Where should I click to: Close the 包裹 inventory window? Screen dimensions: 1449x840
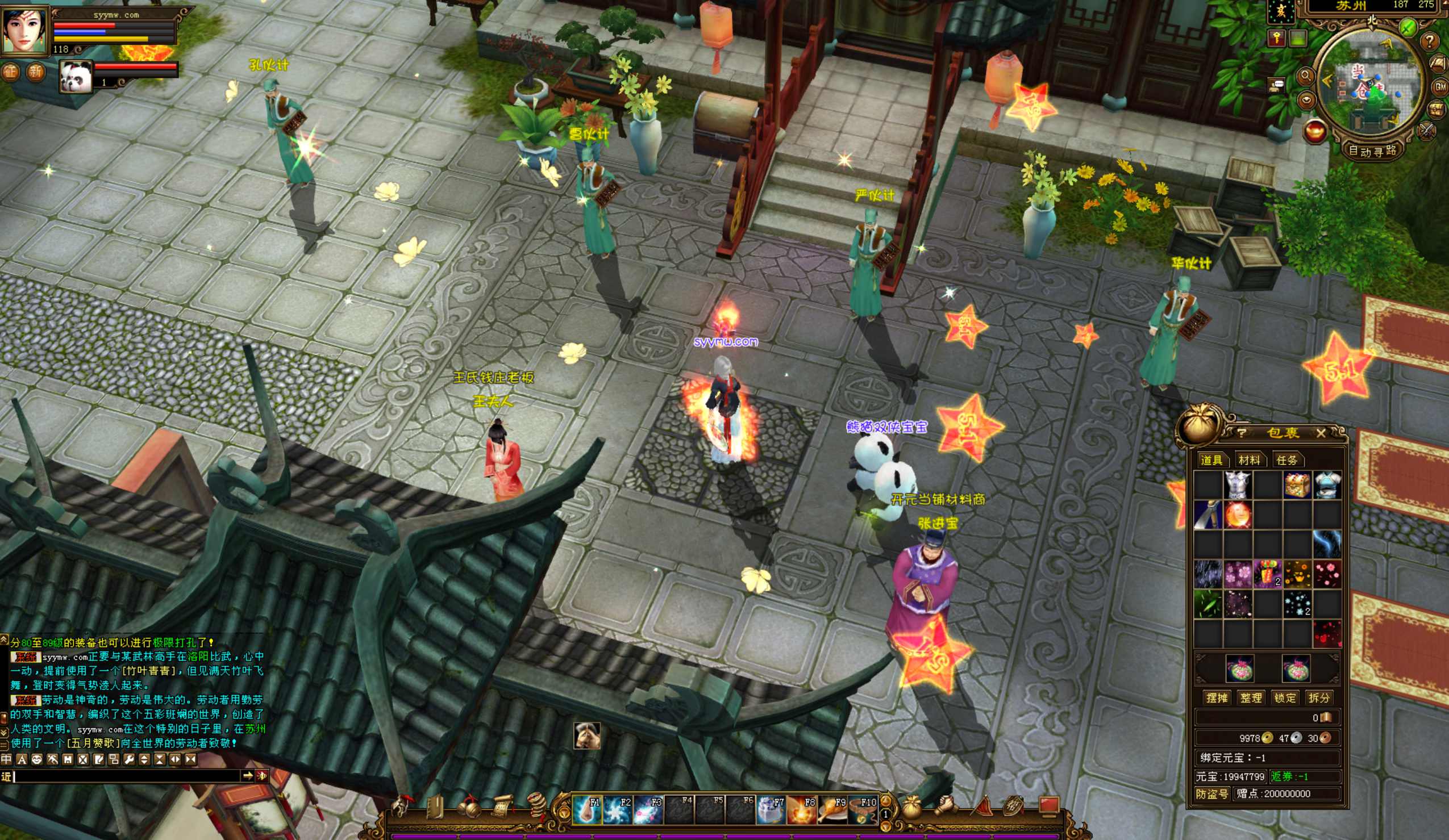tap(1321, 433)
